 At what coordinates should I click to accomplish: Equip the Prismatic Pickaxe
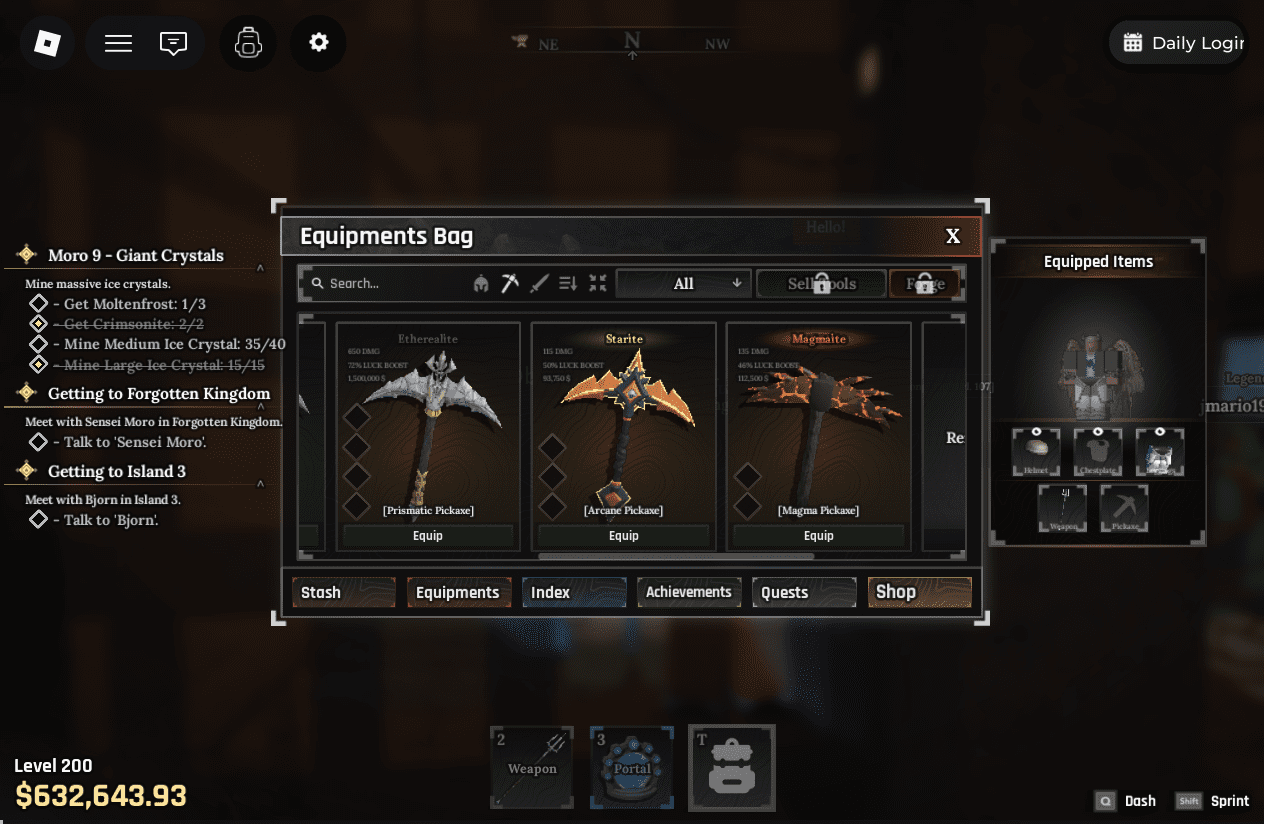pos(428,536)
